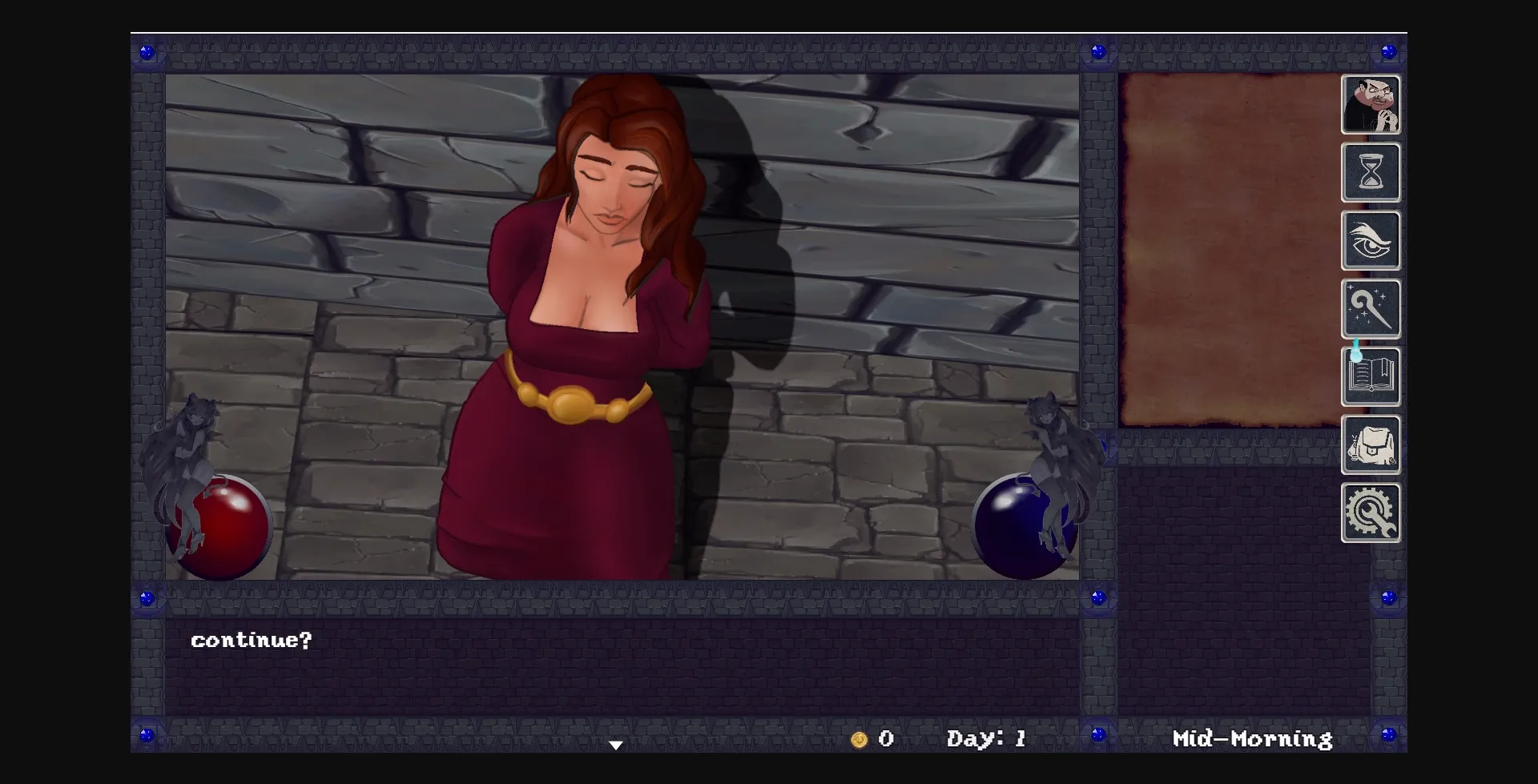
Task: Click continue? to advance the story
Action: (252, 639)
